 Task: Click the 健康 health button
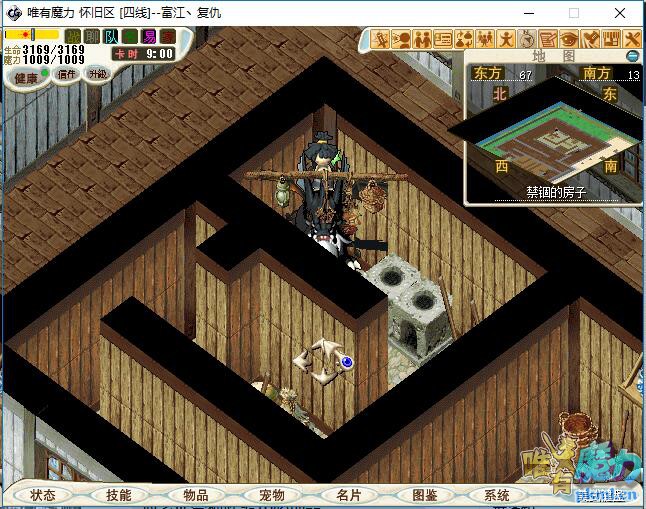[25, 77]
